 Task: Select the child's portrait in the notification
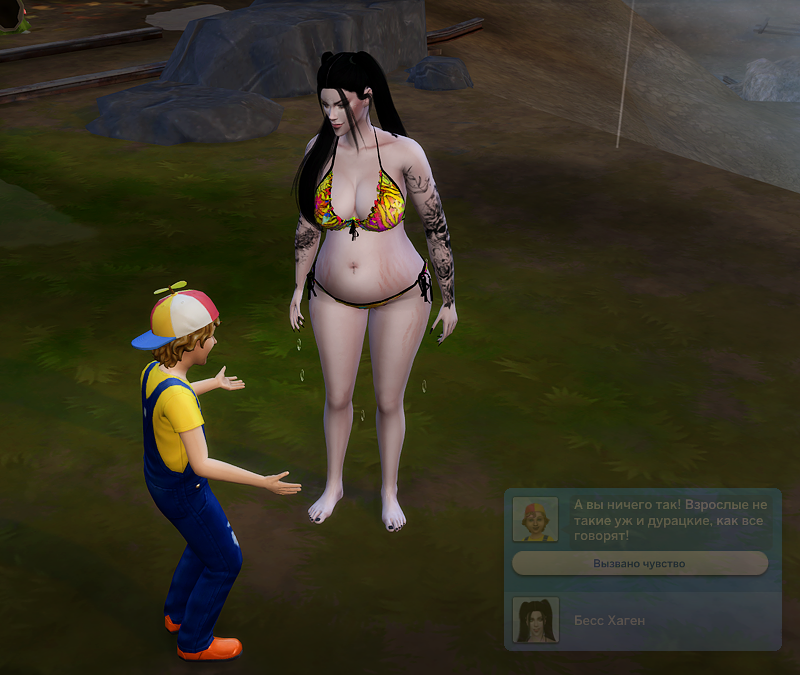[x=535, y=519]
